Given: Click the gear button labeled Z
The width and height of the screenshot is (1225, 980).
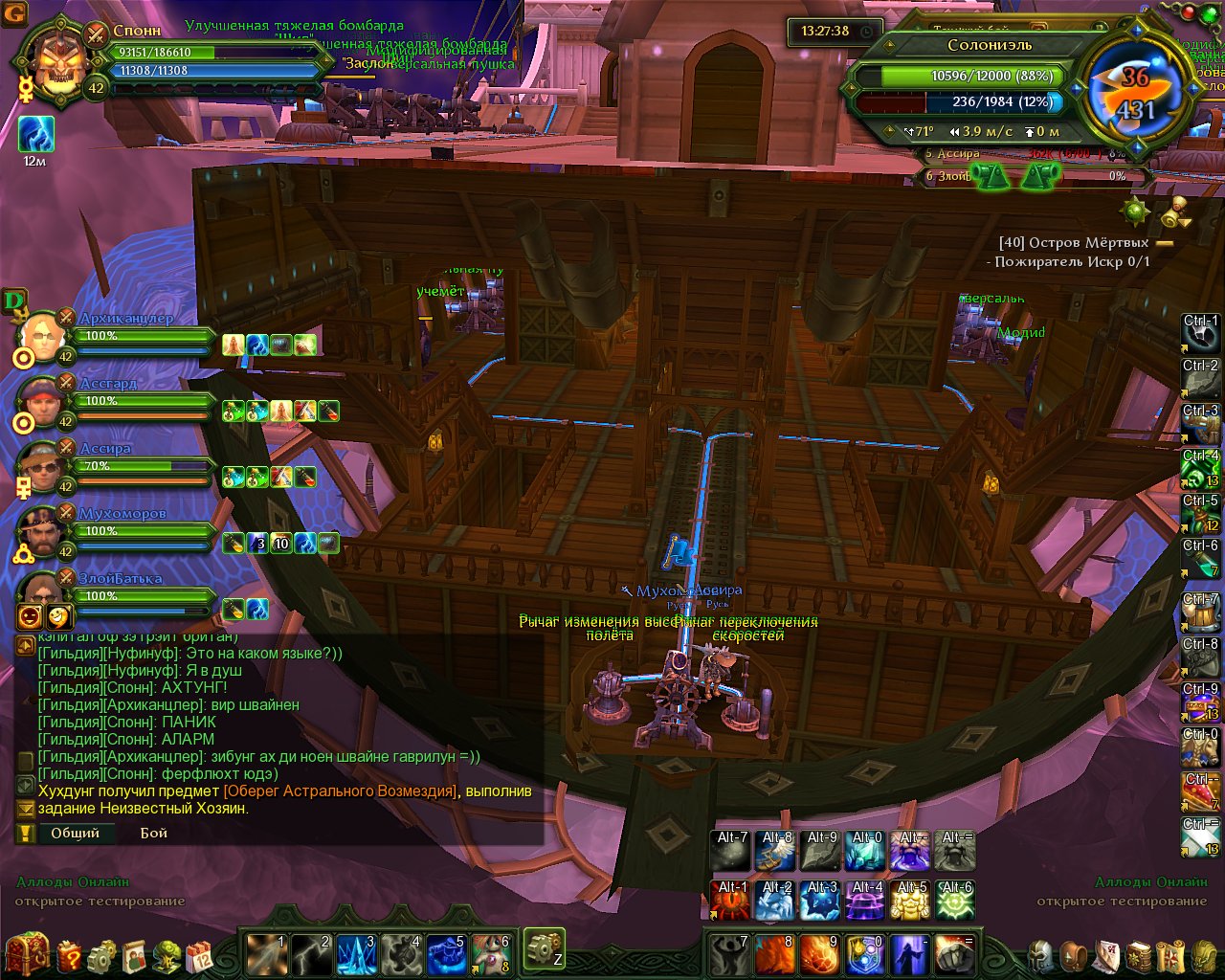Looking at the screenshot, I should [544, 948].
